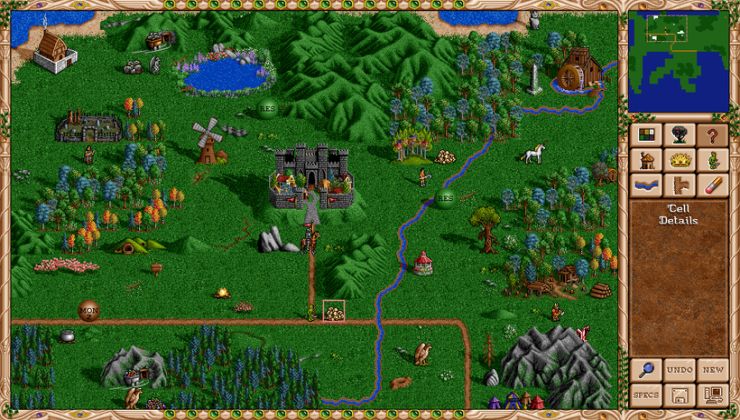
Task: Choose the tree object placement tool
Action: [x=679, y=135]
